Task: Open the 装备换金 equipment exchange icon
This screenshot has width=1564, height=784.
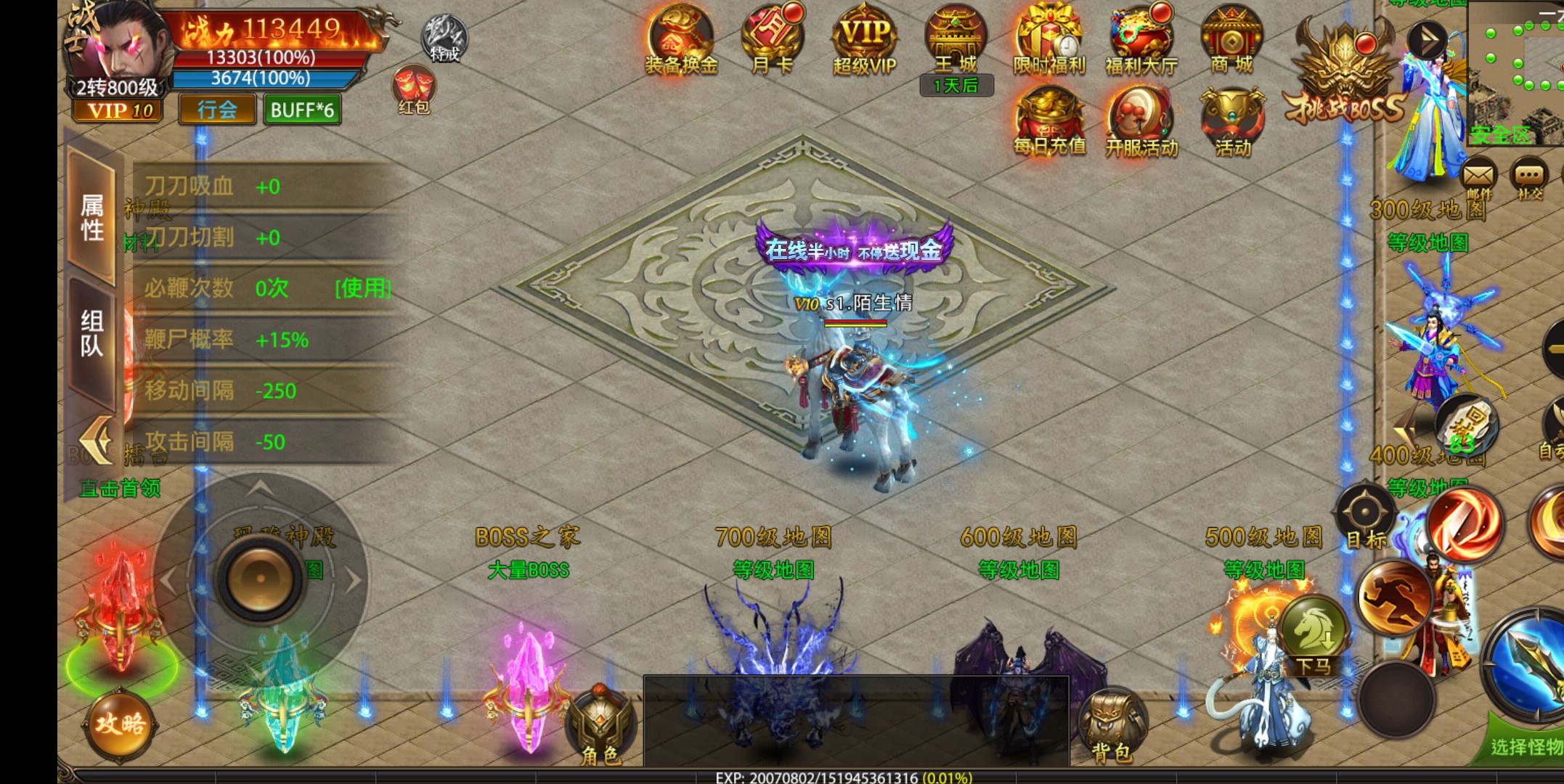Action: tap(680, 40)
